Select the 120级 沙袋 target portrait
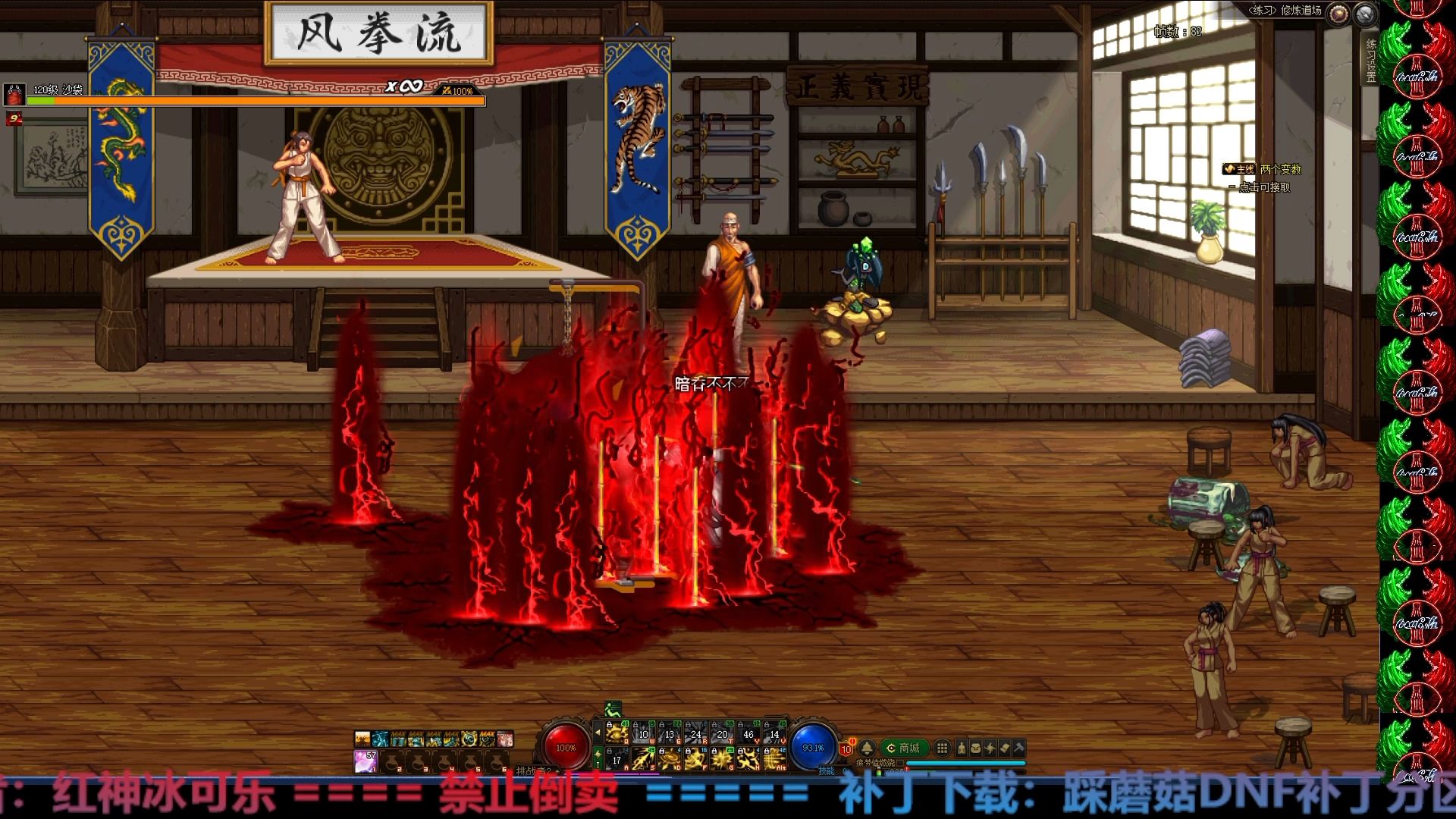This screenshot has height=819, width=1456. 14,94
